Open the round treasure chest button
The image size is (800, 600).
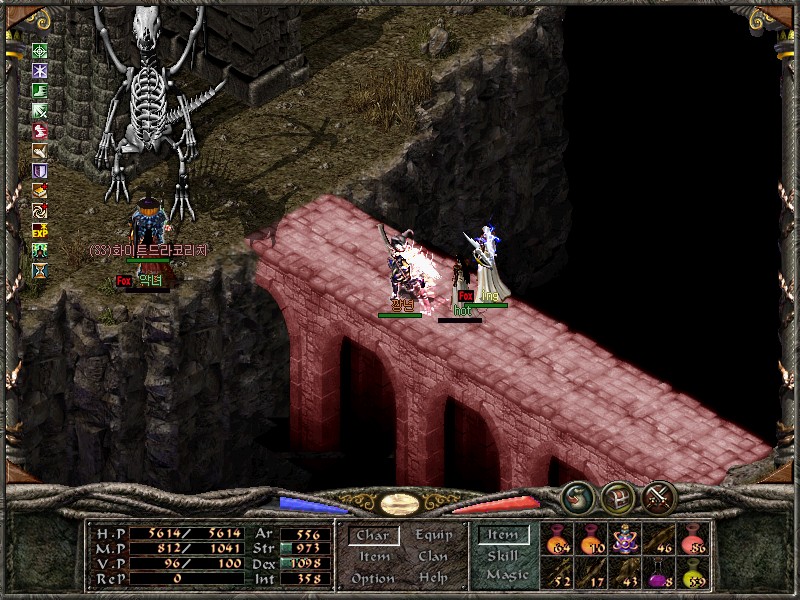617,496
